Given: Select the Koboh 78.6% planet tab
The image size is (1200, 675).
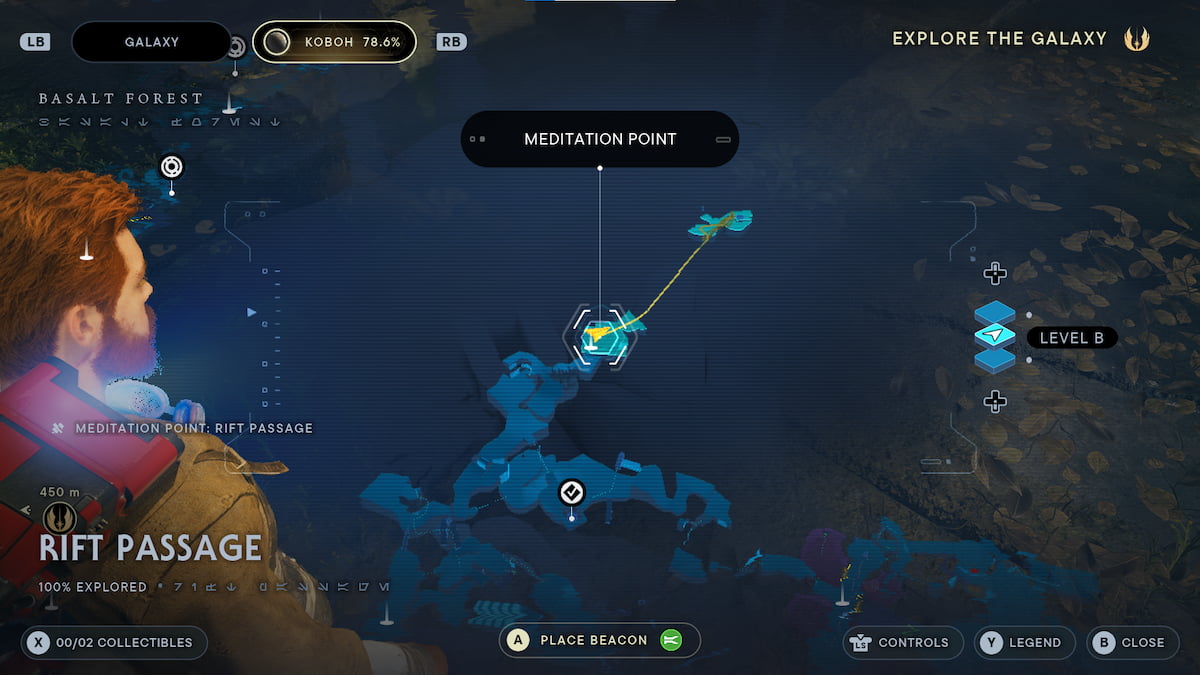Looking at the screenshot, I should click(x=334, y=42).
